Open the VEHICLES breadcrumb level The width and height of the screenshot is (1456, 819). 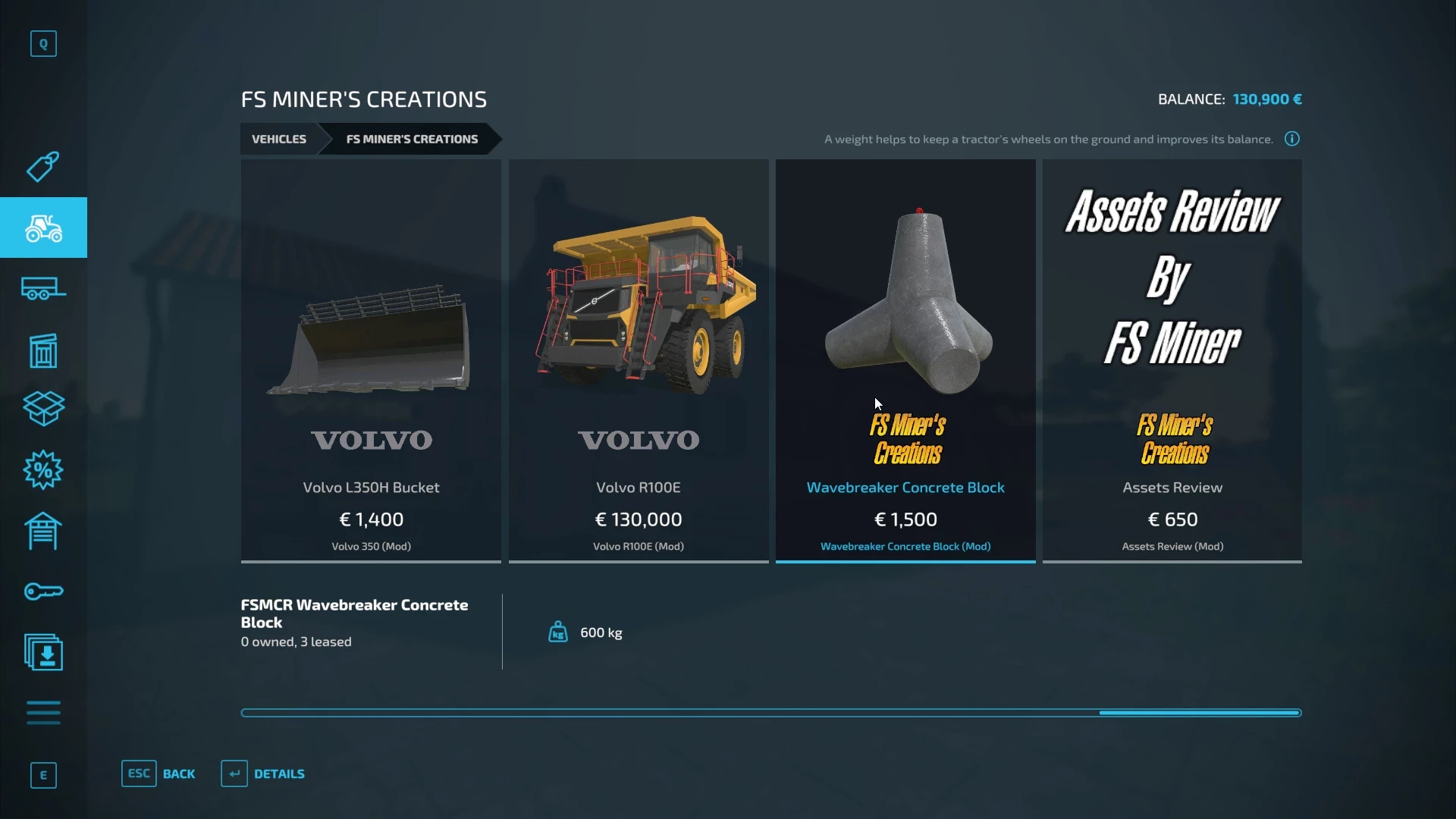[278, 139]
